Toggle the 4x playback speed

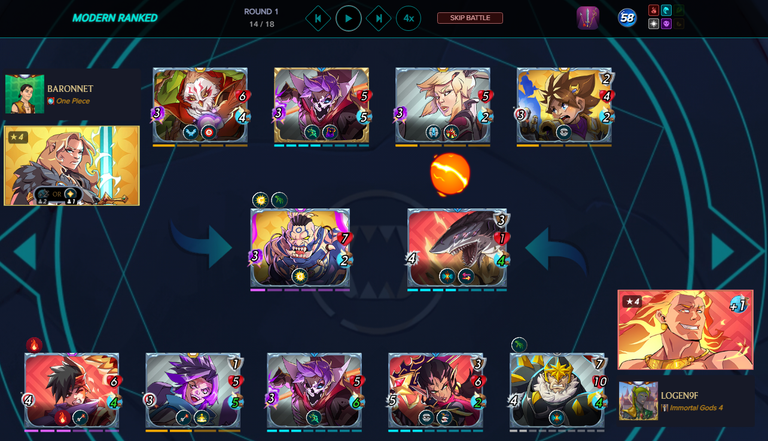point(408,18)
